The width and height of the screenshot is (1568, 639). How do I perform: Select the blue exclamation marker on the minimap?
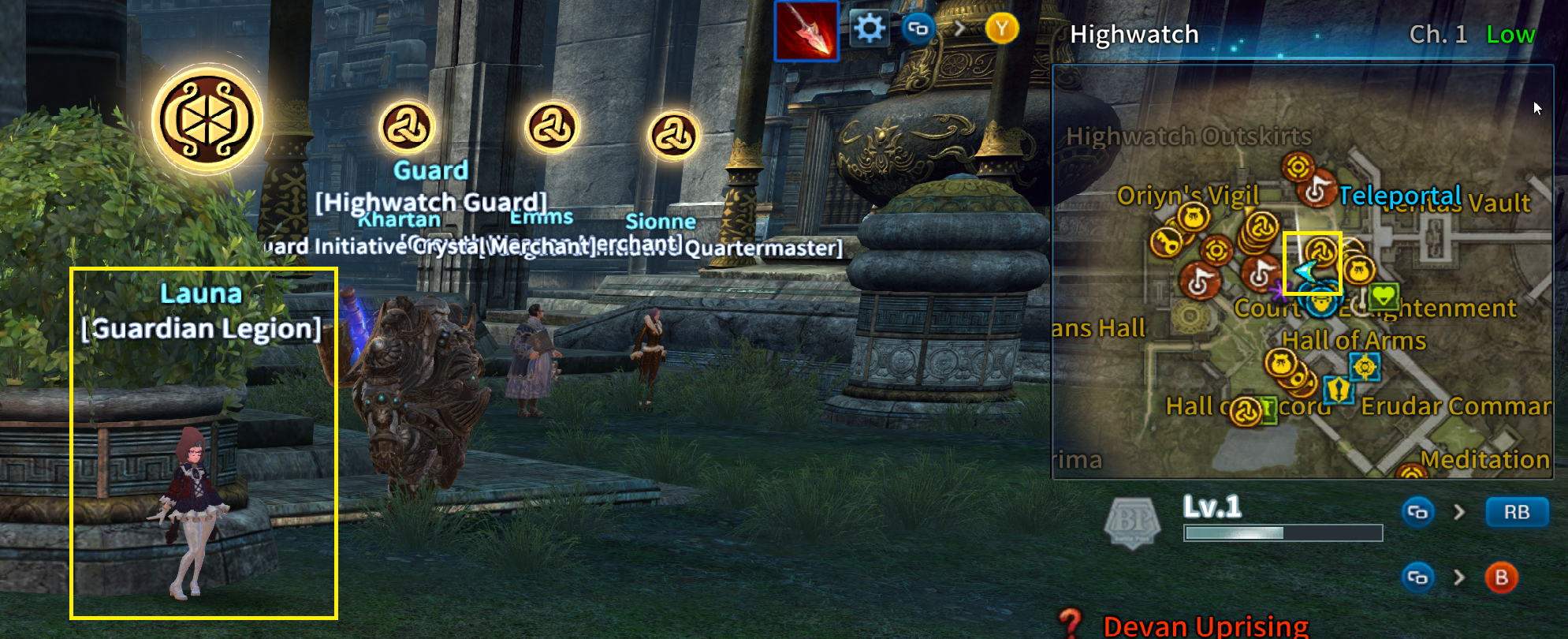(x=1338, y=389)
